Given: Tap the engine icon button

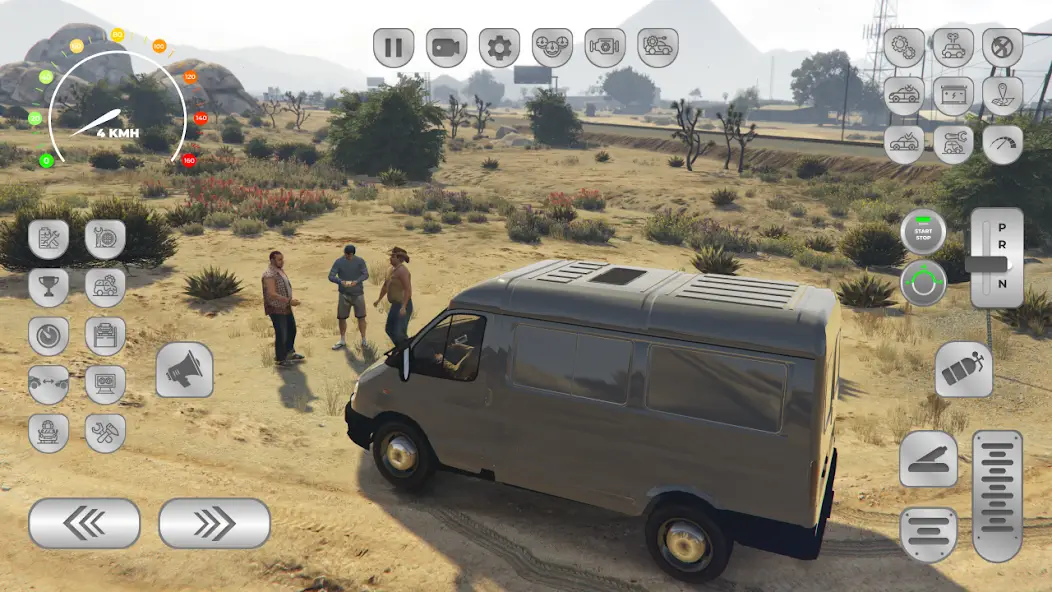Looking at the screenshot, I should click(605, 47).
